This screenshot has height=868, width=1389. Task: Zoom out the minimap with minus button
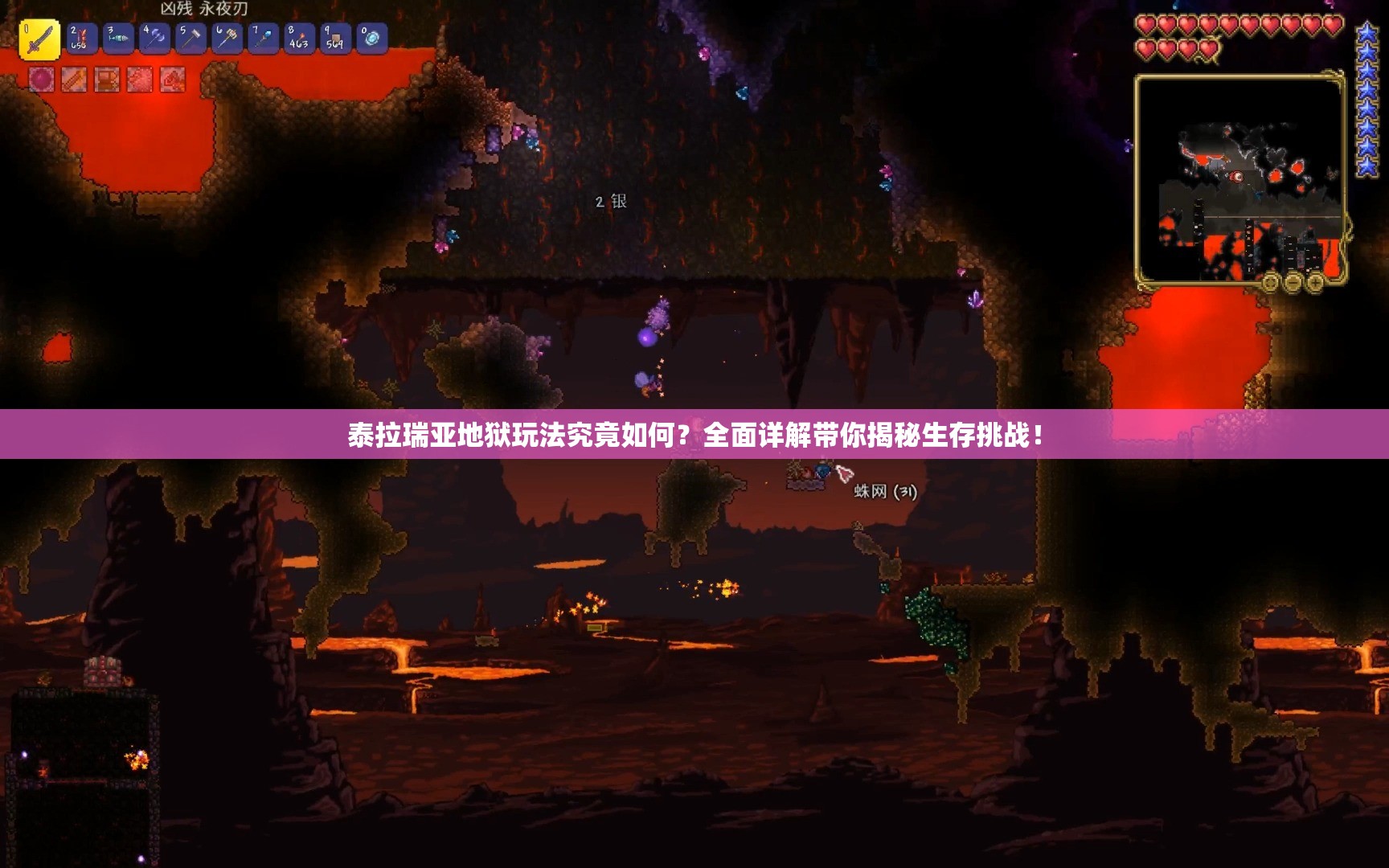click(x=1293, y=283)
